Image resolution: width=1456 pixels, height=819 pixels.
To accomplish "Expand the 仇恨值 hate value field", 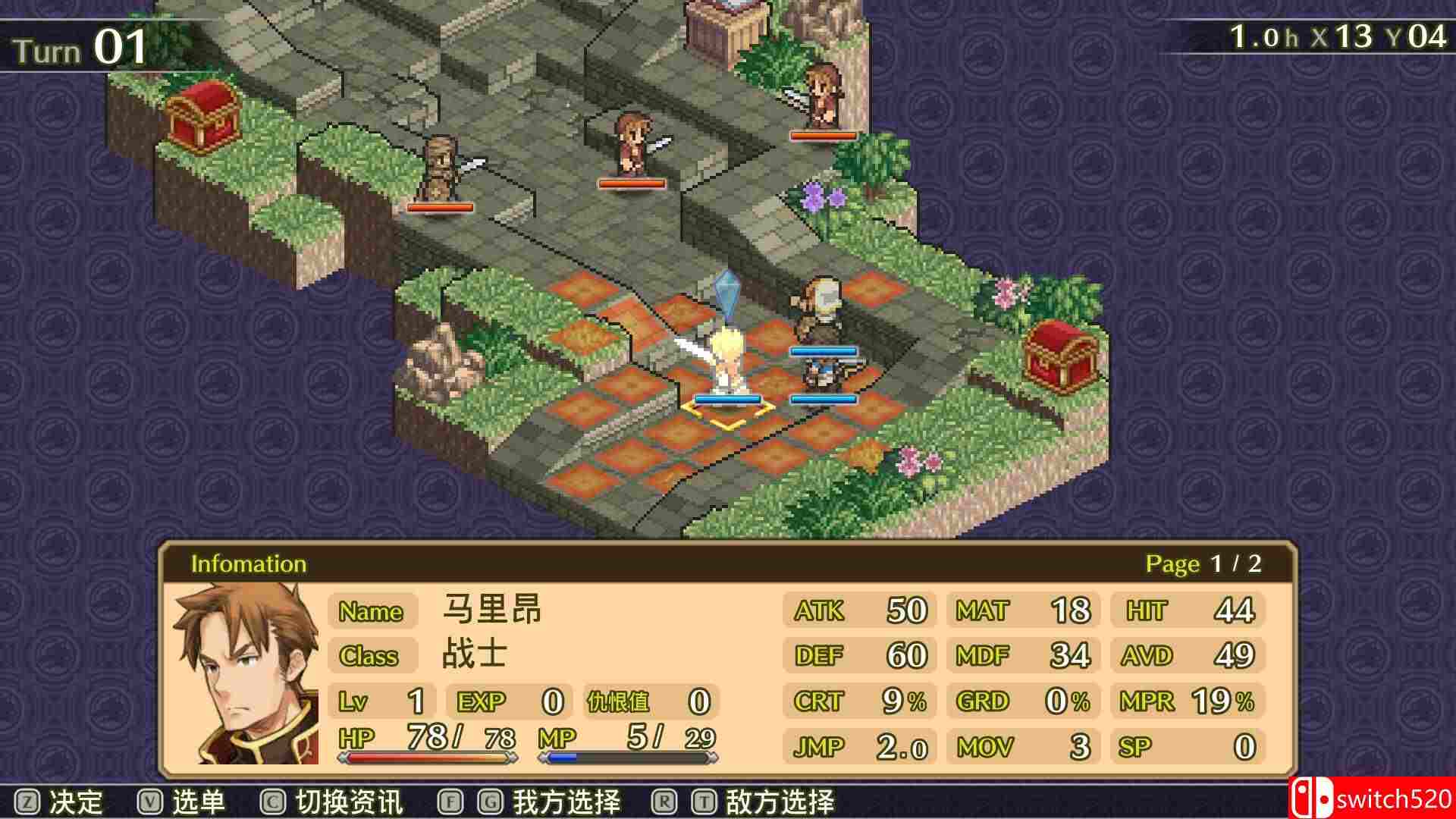I will pyautogui.click(x=620, y=701).
